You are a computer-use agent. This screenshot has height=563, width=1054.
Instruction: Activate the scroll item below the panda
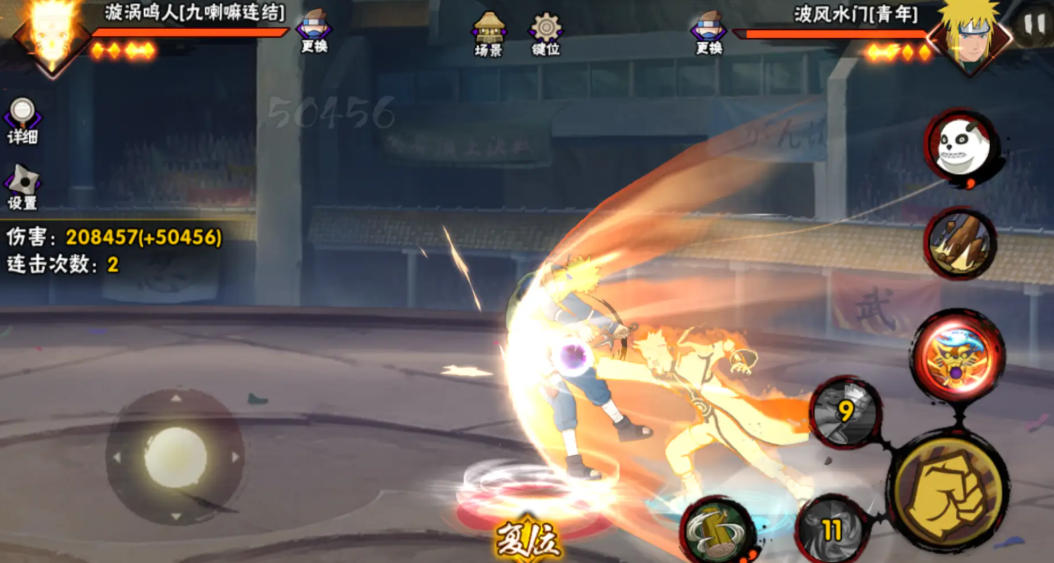click(961, 243)
